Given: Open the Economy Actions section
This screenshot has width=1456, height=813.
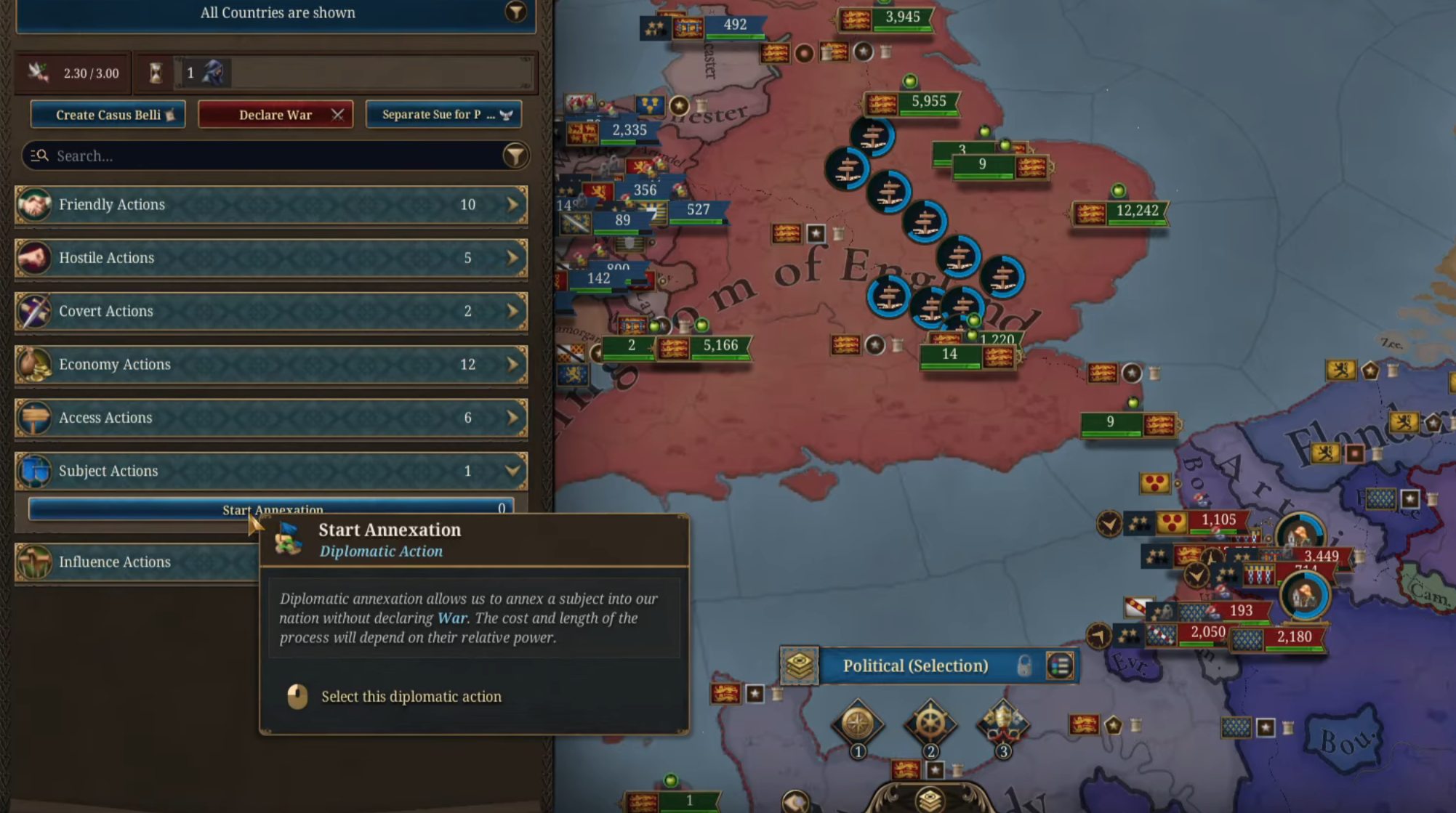Looking at the screenshot, I should (x=270, y=365).
